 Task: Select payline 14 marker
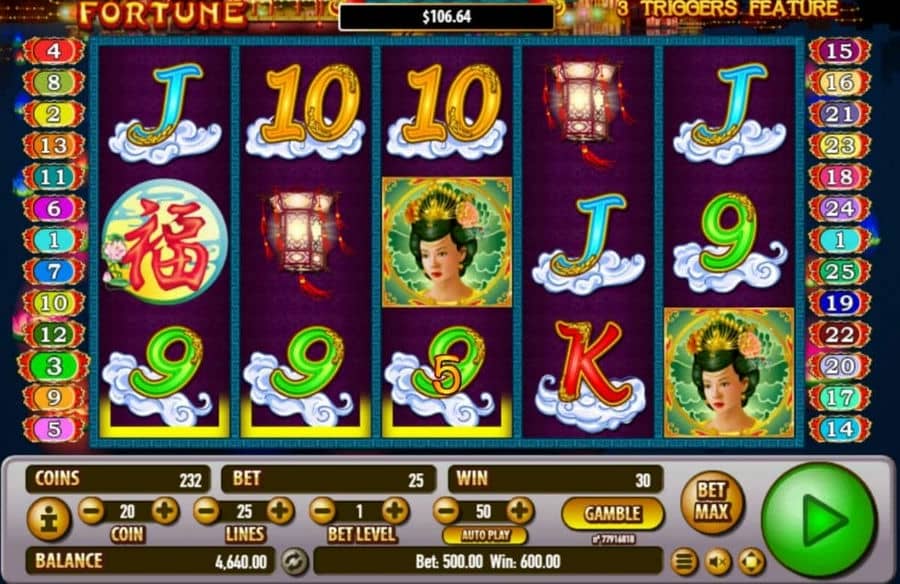(838, 428)
